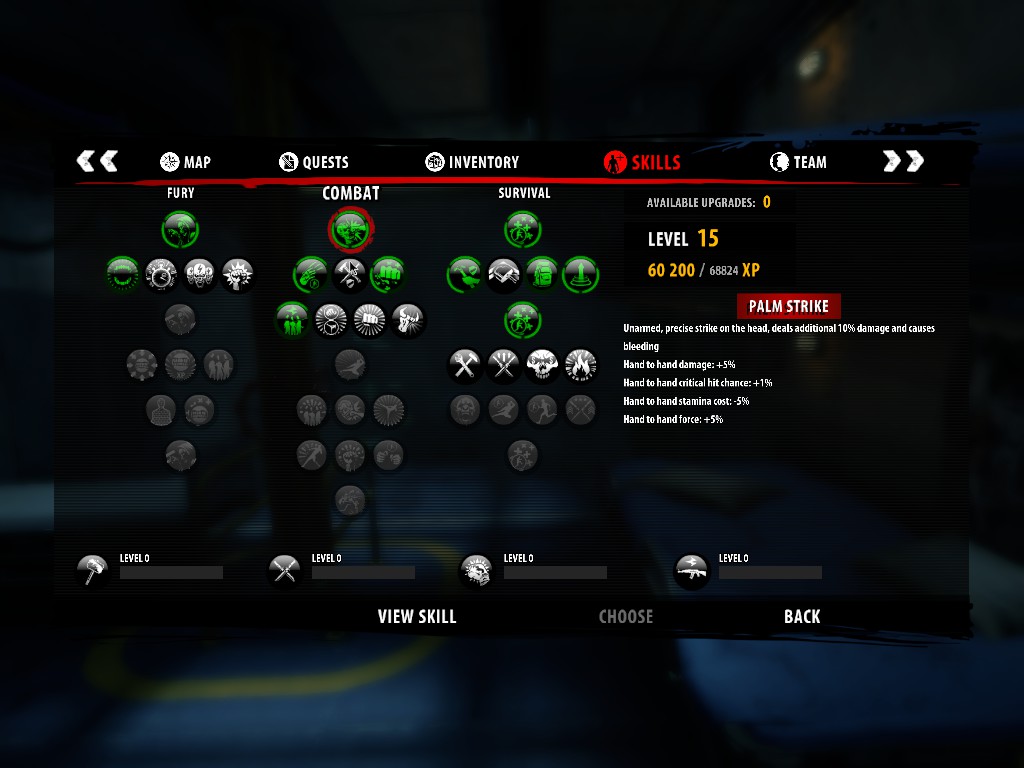Pick the white fist burst Combat skill
Image resolution: width=1024 pixels, height=768 pixels.
tap(369, 320)
